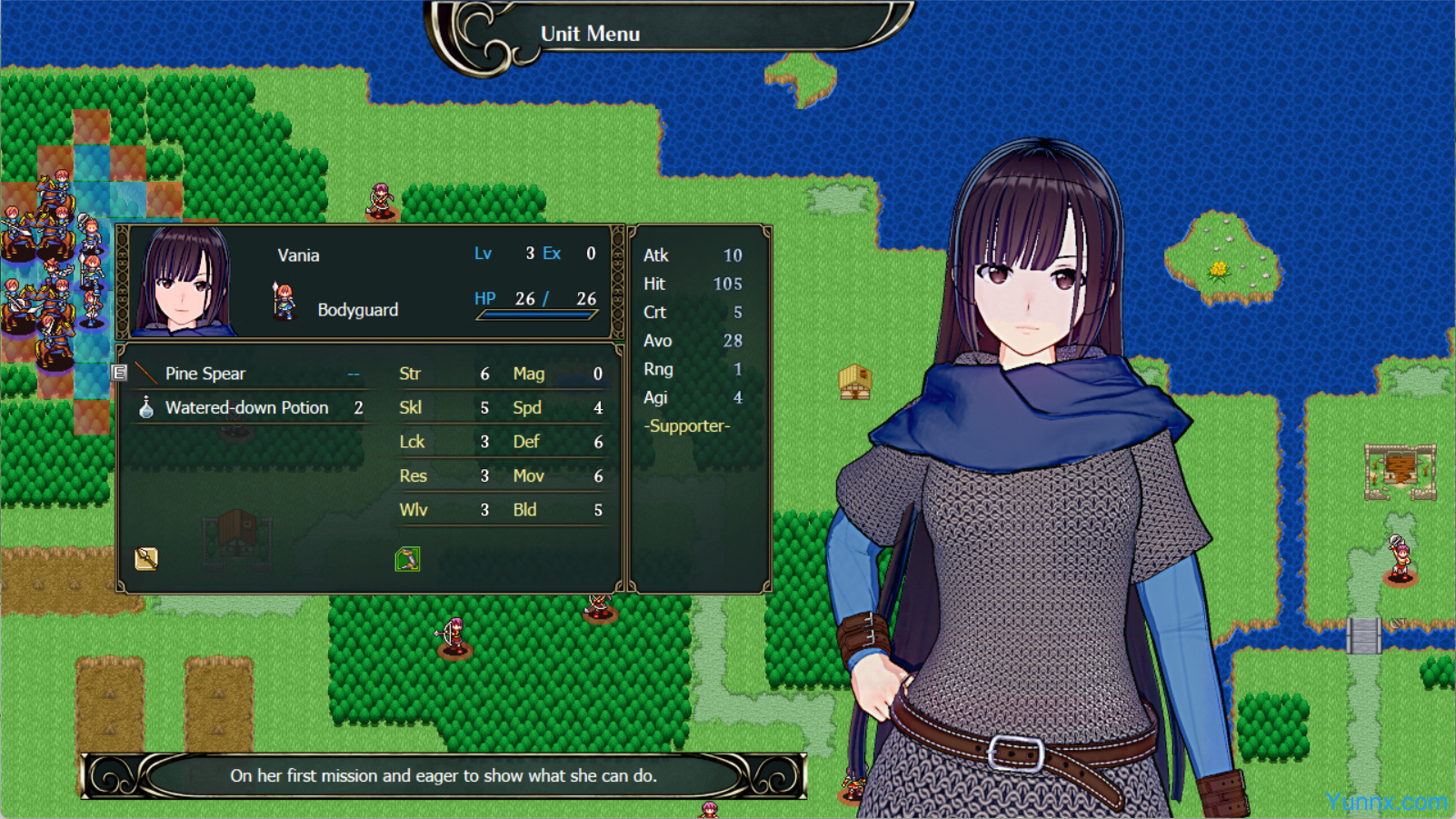Image resolution: width=1456 pixels, height=819 pixels.
Task: Choose the Watered-down Potion item
Action: [x=247, y=408]
